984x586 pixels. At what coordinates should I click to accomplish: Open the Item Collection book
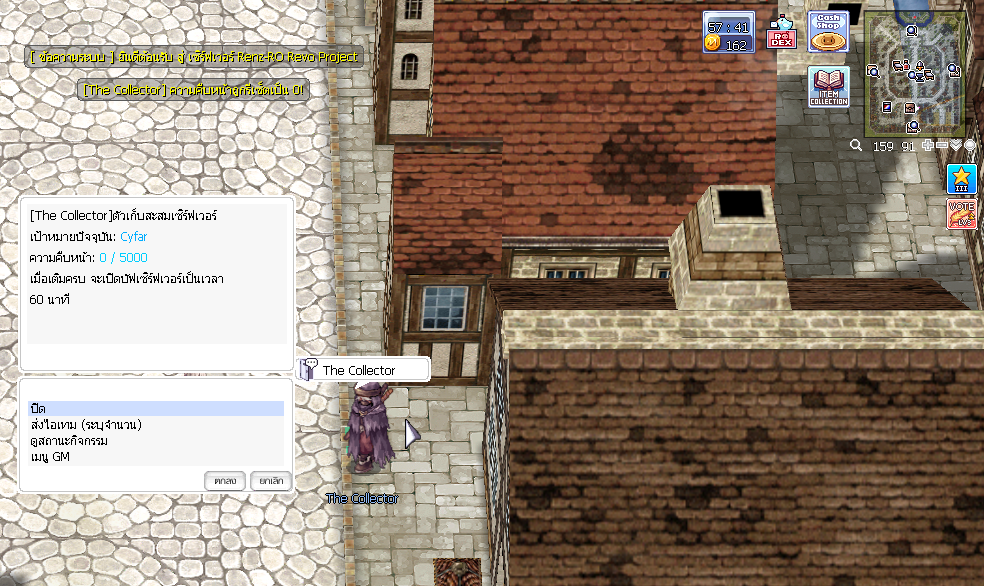click(x=828, y=87)
